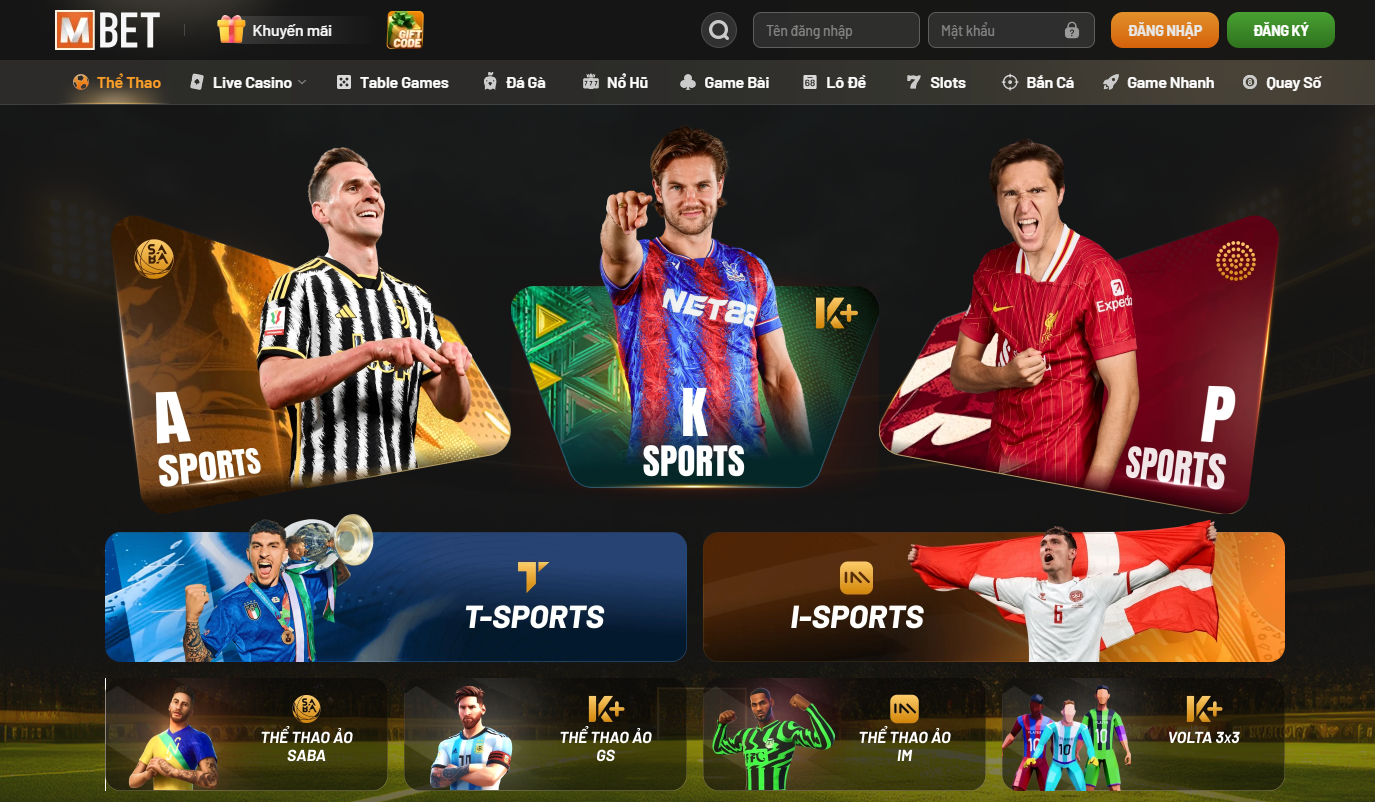1375x802 pixels.
Task: Click the ĐĂNG NHẬP login button
Action: point(1164,30)
